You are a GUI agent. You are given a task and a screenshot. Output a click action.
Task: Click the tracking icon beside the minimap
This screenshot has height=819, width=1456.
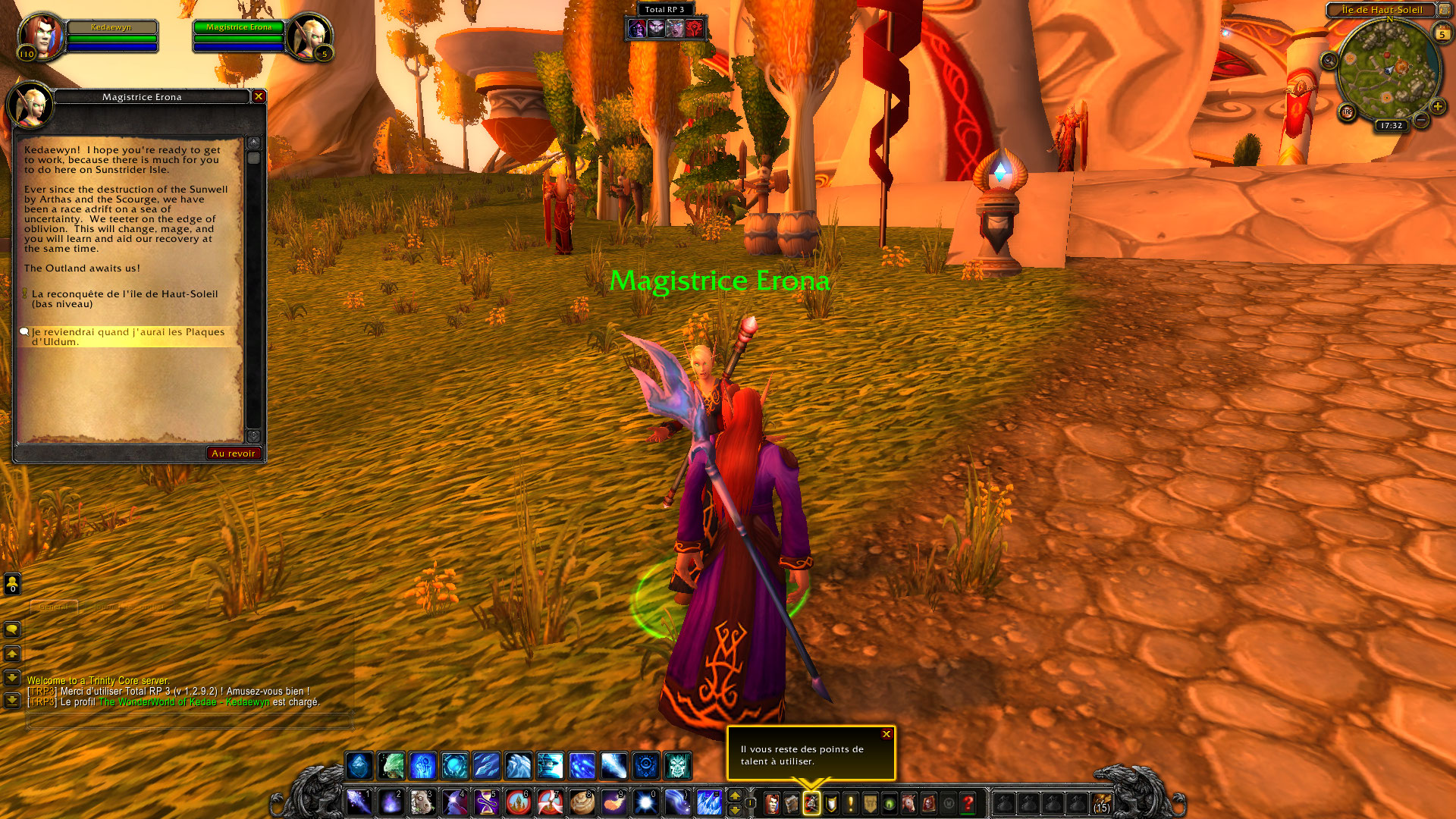1329,61
